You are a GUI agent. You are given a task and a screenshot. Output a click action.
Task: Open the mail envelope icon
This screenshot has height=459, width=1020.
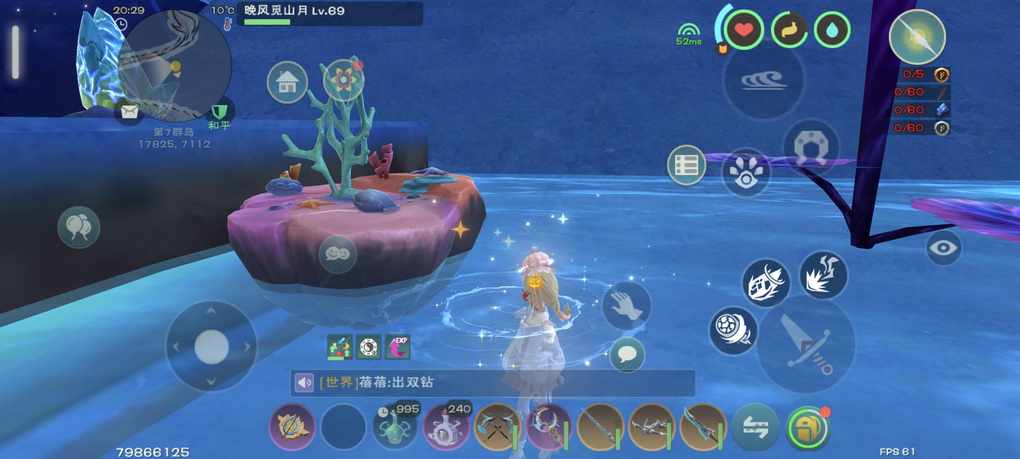click(x=129, y=112)
